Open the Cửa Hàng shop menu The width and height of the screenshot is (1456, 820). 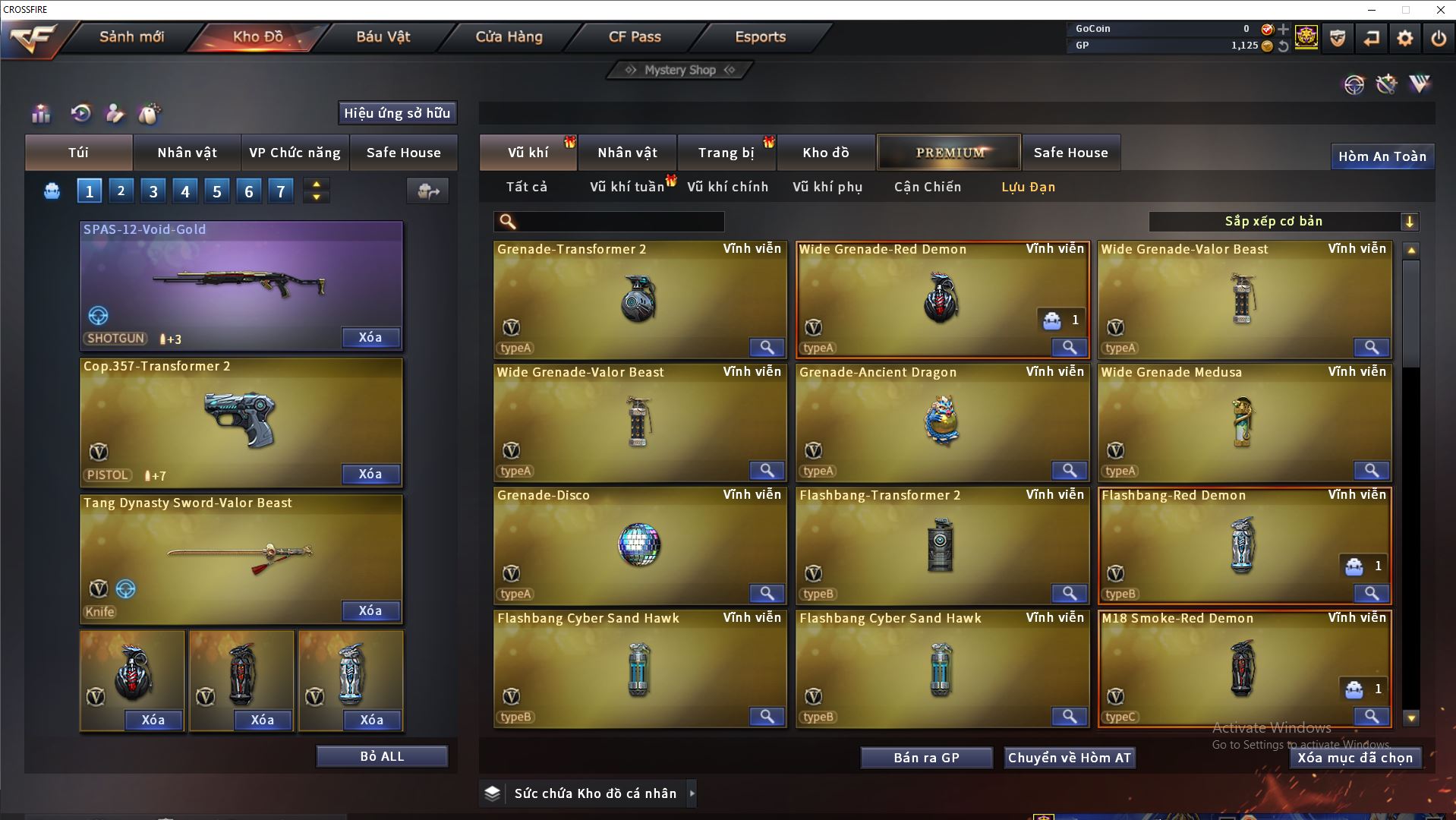click(509, 36)
